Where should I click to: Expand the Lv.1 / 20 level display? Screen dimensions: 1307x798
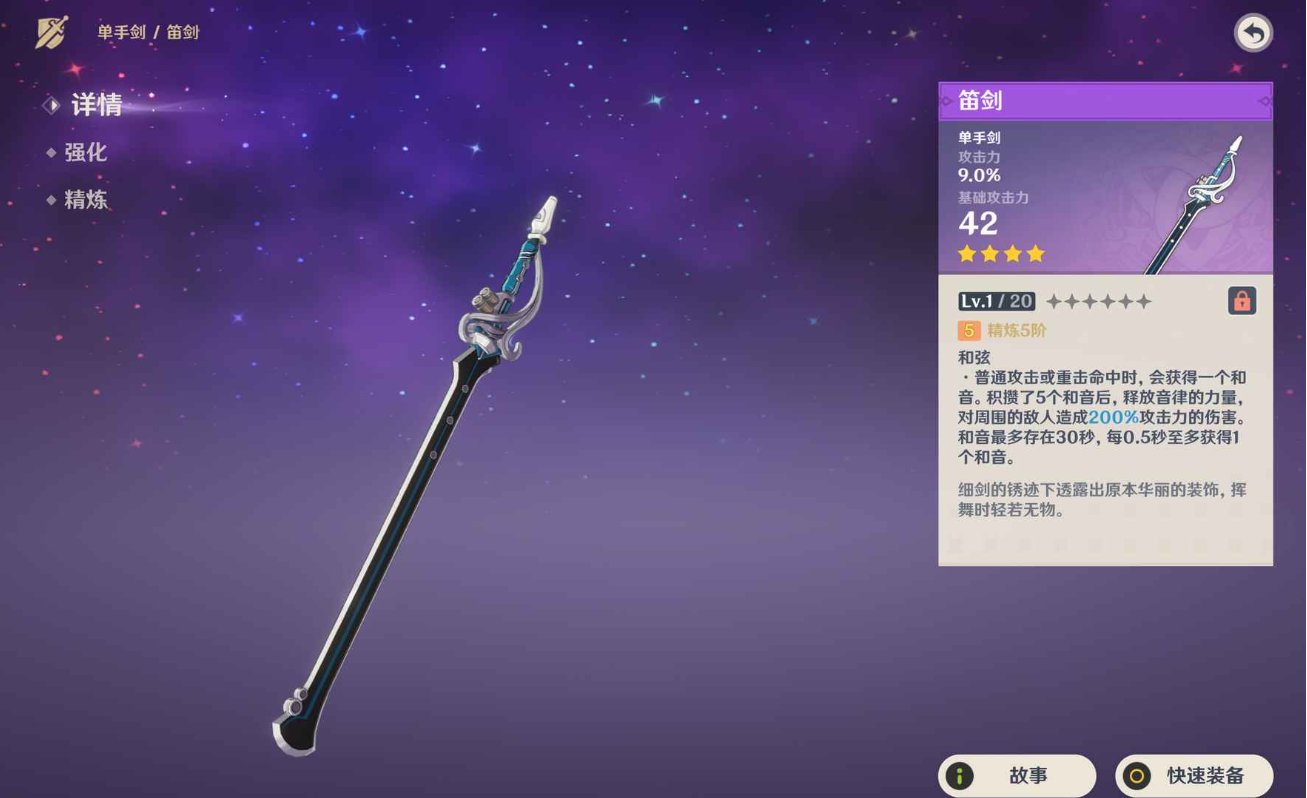(x=996, y=300)
